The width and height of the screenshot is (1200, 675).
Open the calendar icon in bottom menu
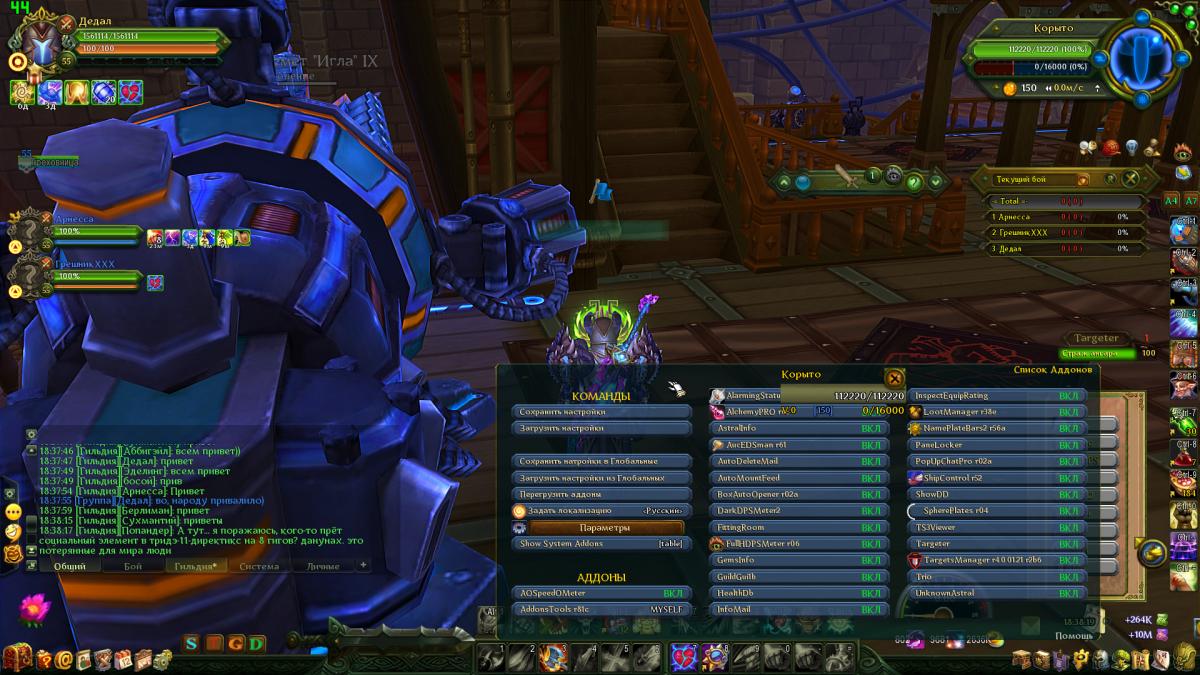pyautogui.click(x=123, y=658)
